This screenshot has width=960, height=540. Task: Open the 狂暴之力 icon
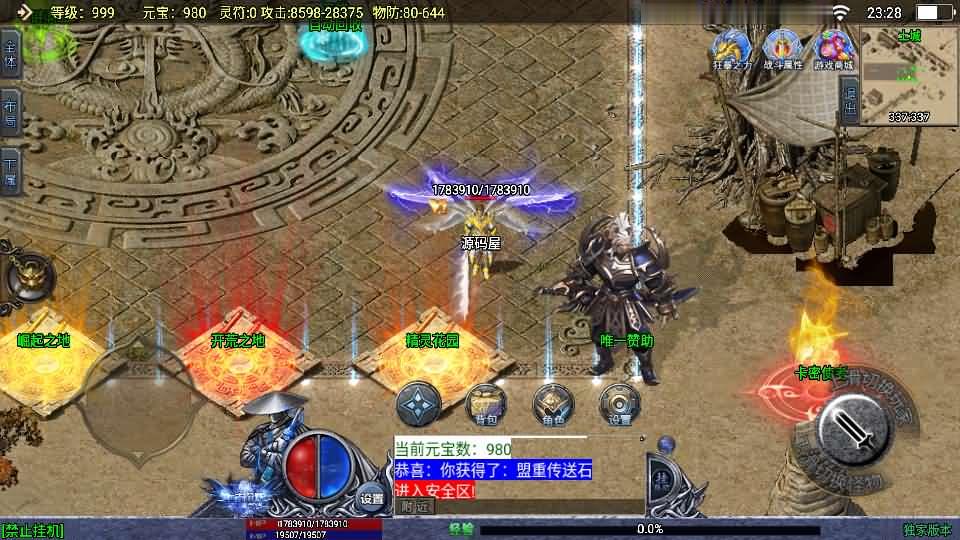coord(731,48)
